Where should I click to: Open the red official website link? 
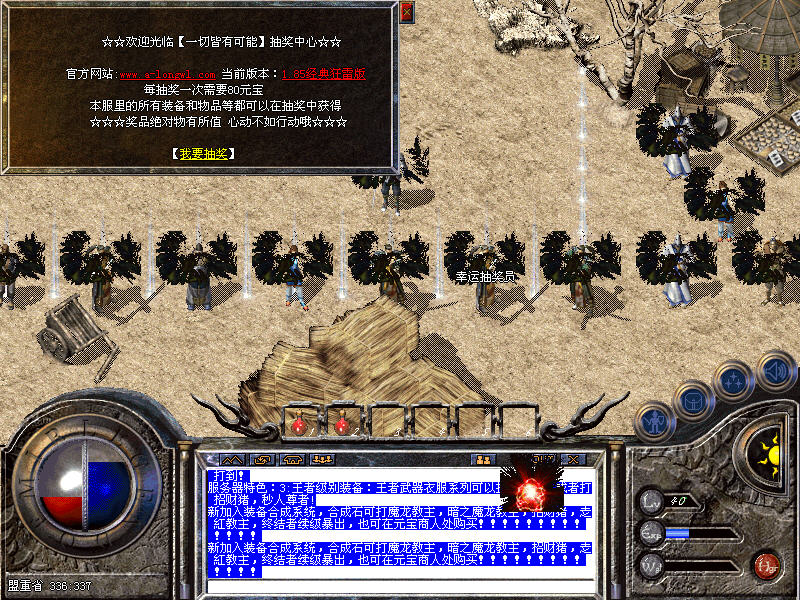click(x=168, y=75)
